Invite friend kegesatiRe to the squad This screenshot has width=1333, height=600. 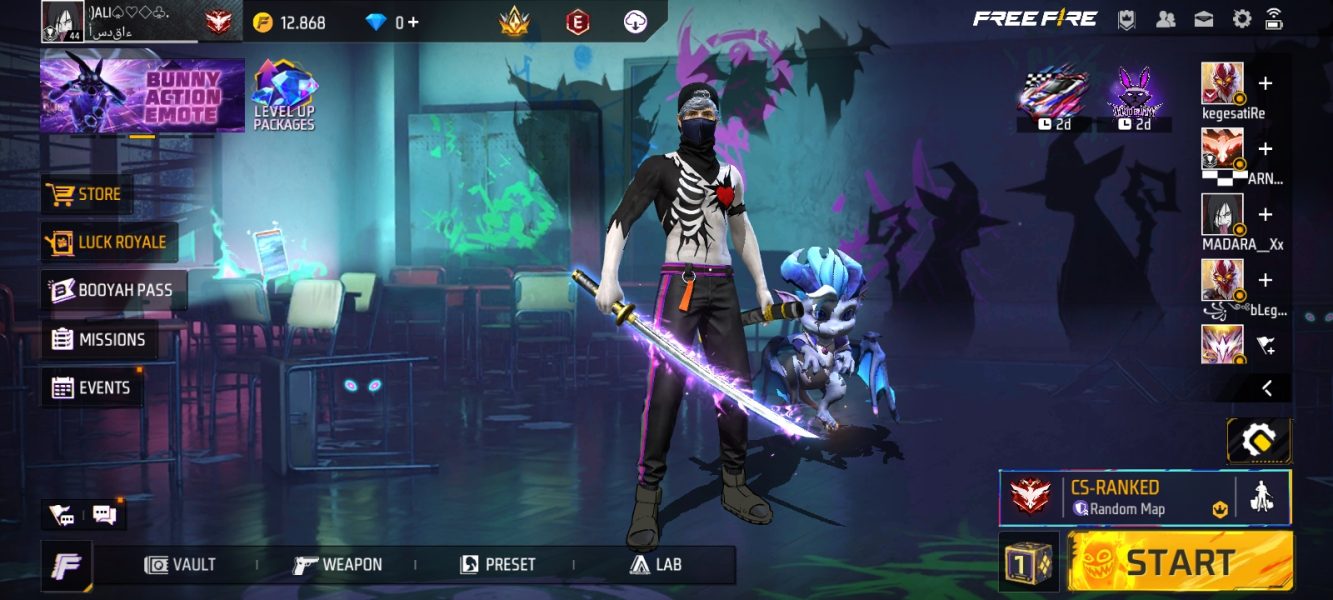[x=1265, y=84]
